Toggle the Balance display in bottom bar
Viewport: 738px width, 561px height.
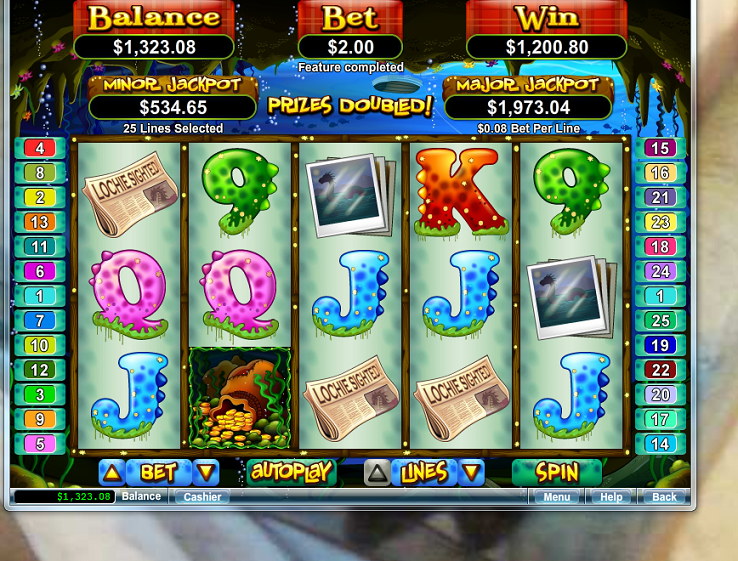coord(141,497)
